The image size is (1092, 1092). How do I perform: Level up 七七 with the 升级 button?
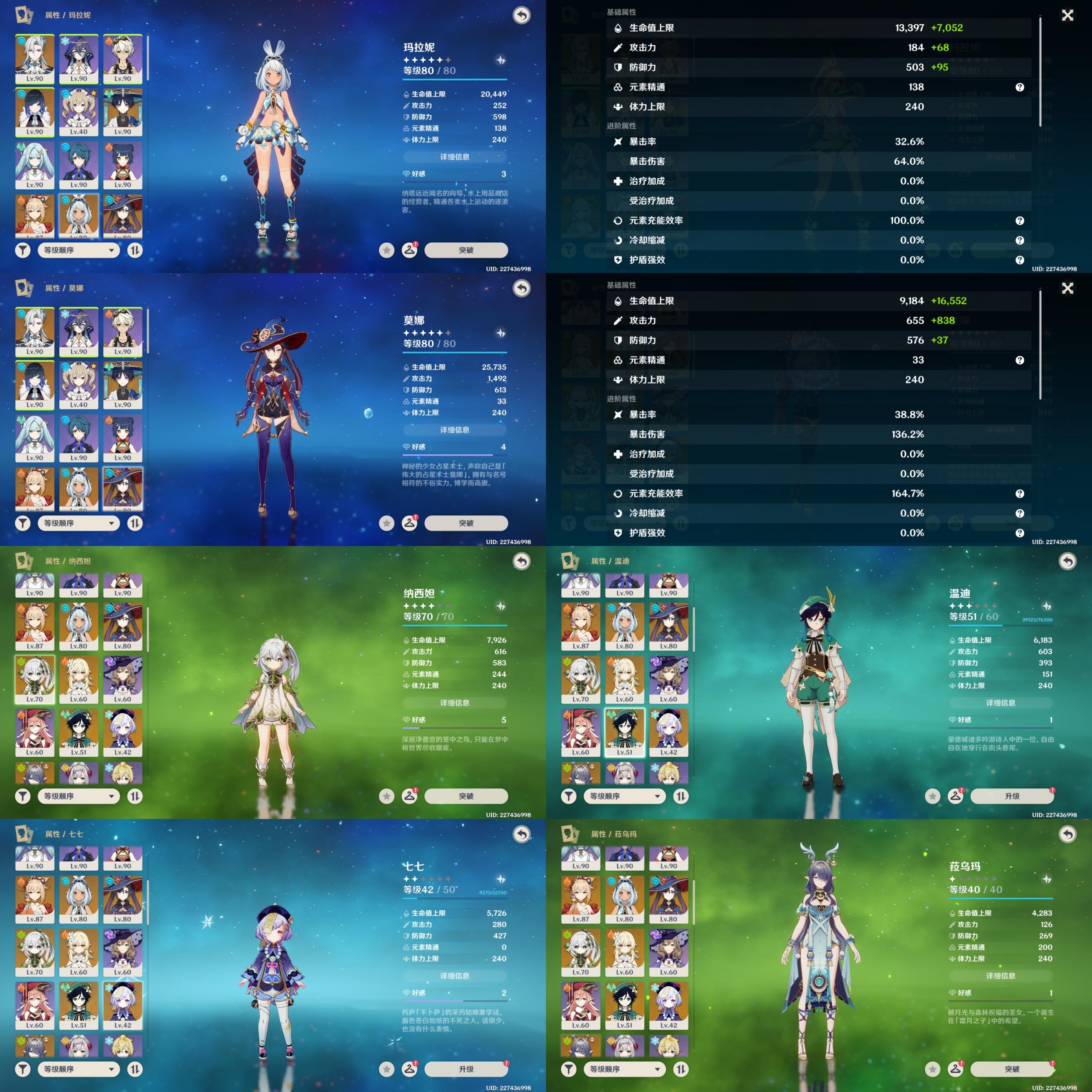click(x=466, y=1069)
